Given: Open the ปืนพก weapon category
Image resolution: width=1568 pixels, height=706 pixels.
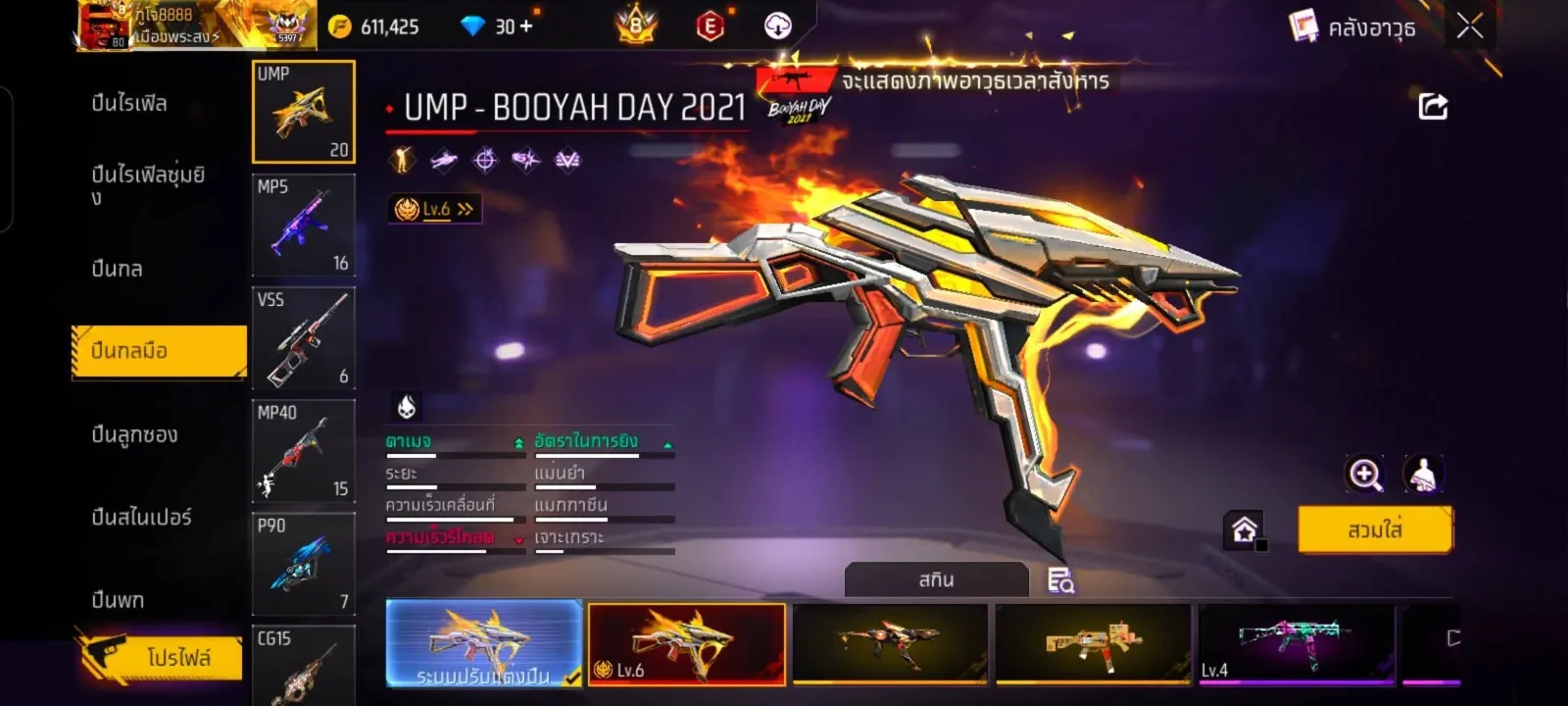Looking at the screenshot, I should pos(118,599).
